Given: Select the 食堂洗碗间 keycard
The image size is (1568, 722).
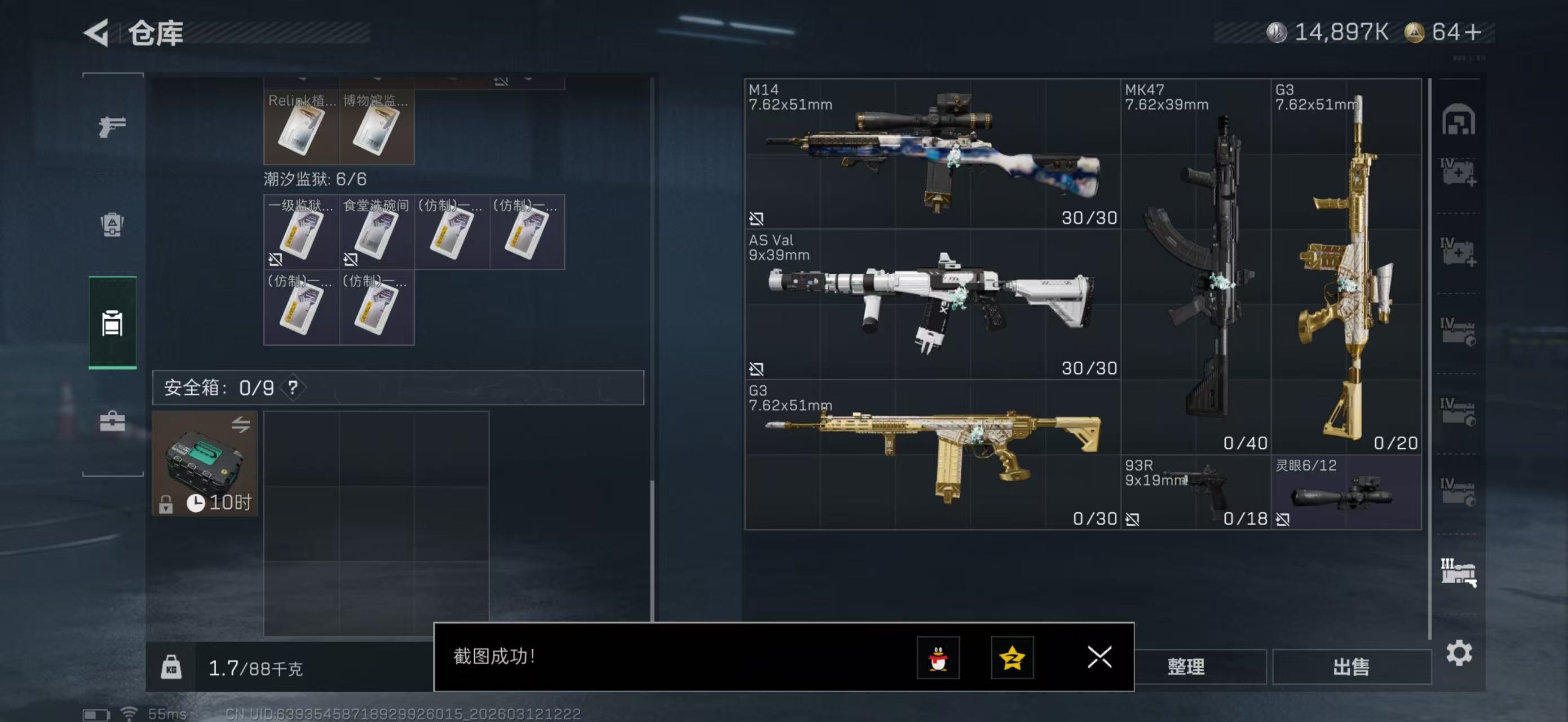Looking at the screenshot, I should (x=376, y=232).
